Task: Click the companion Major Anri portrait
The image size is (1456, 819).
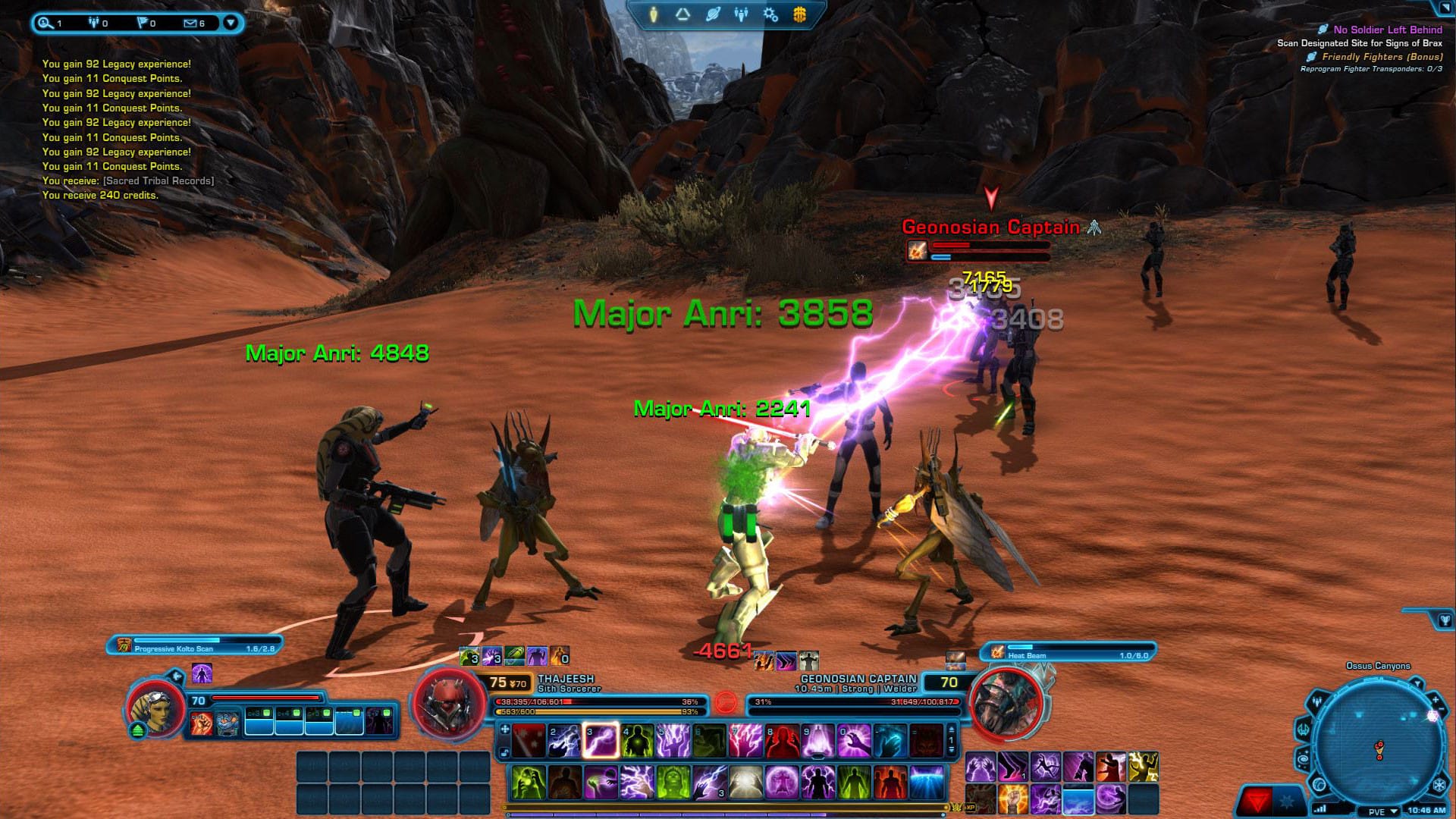Action: (x=155, y=710)
